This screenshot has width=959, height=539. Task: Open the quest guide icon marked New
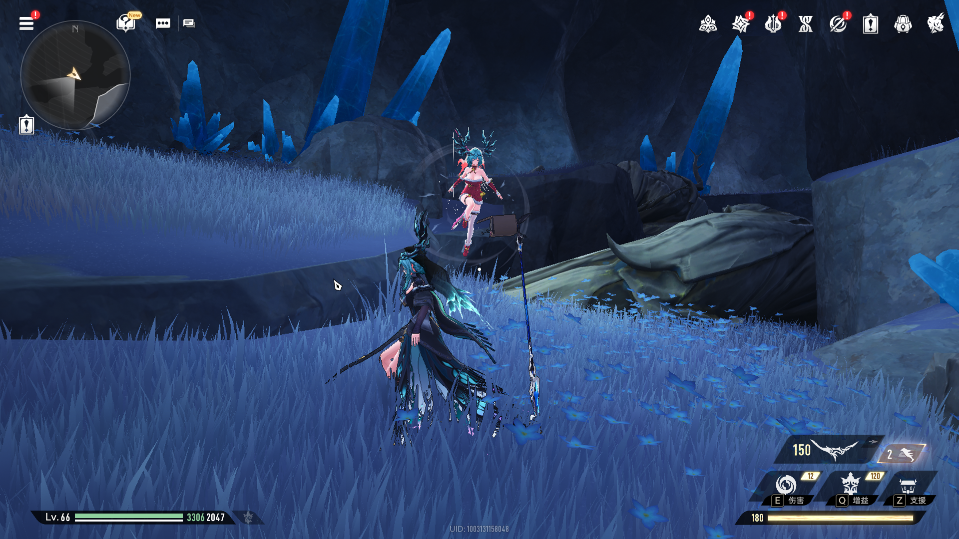[x=126, y=22]
